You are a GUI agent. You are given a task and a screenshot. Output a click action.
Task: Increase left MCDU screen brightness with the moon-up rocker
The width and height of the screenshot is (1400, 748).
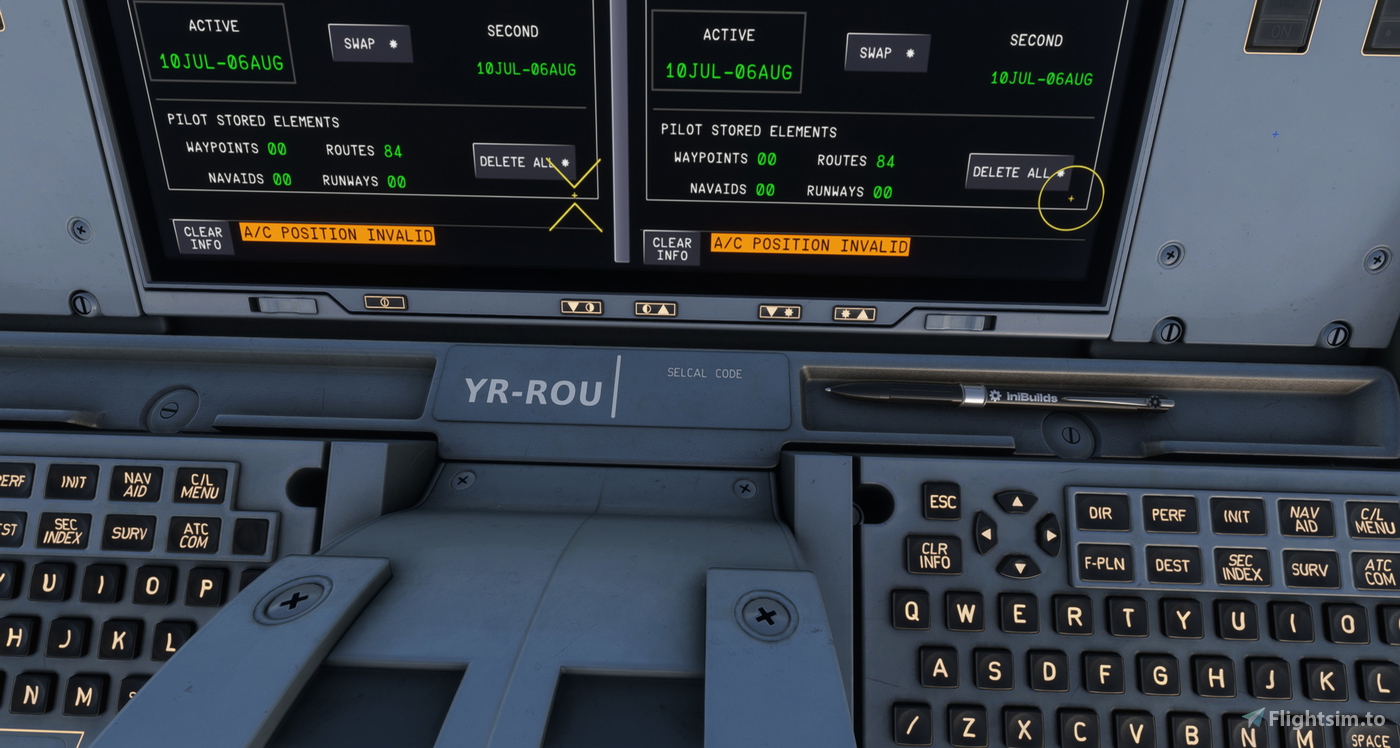(x=655, y=311)
